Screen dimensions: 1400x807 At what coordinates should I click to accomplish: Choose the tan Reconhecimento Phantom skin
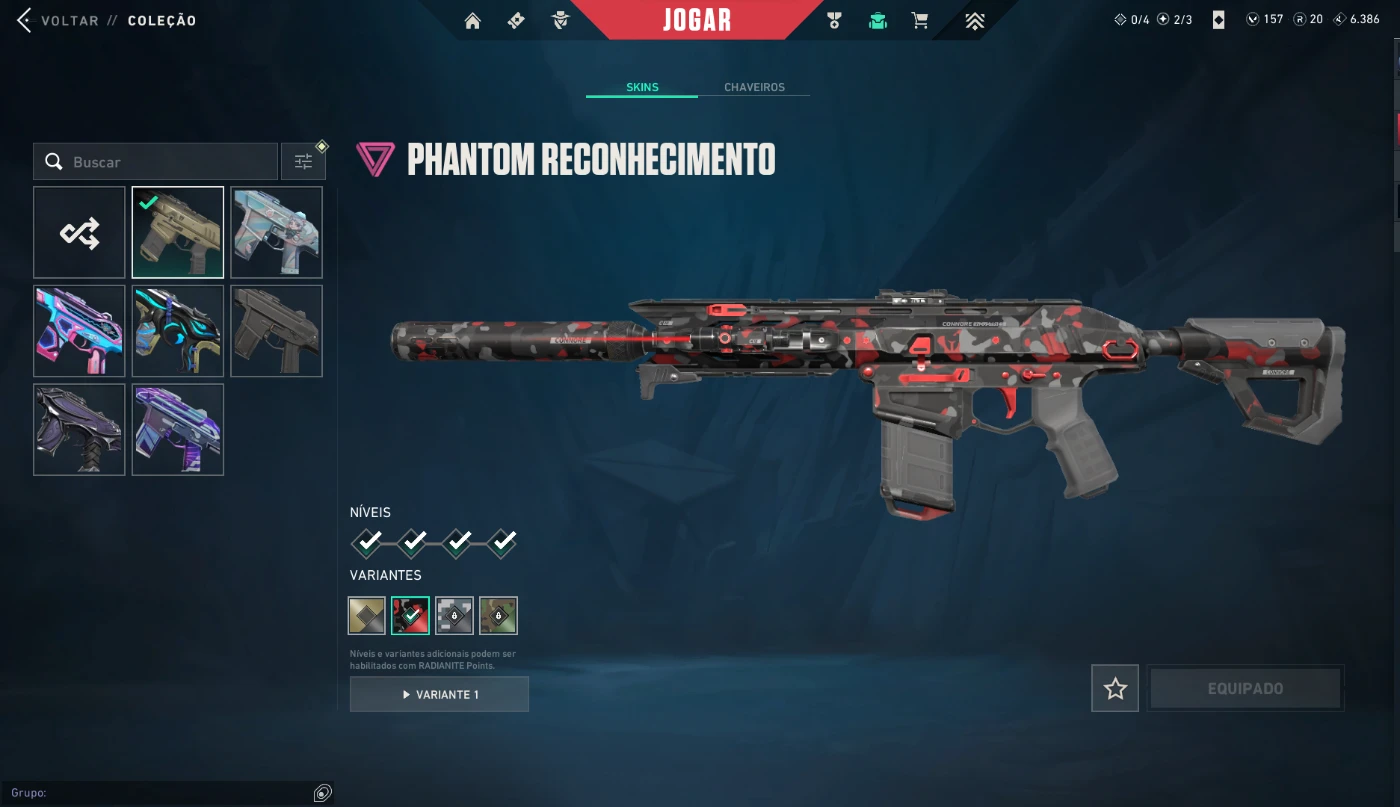click(178, 233)
